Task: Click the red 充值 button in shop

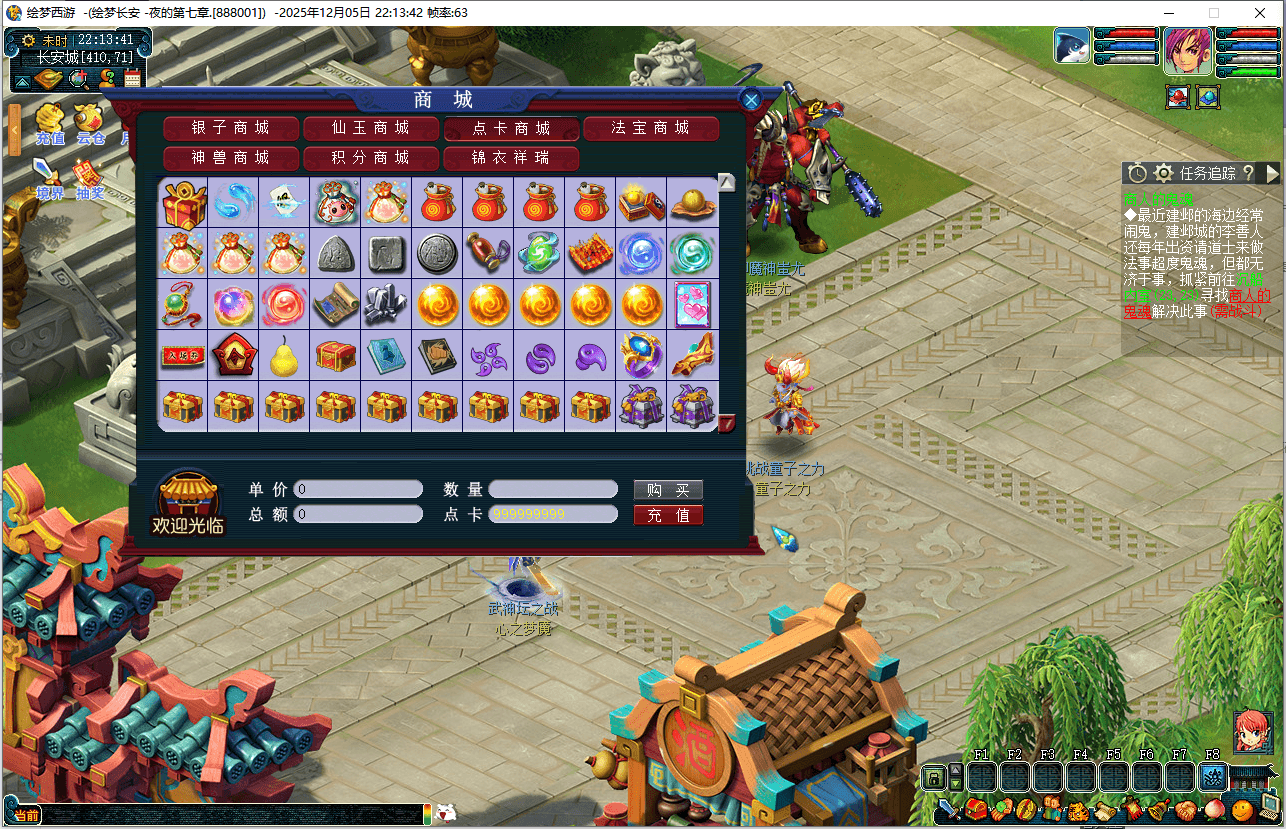Action: (x=668, y=515)
